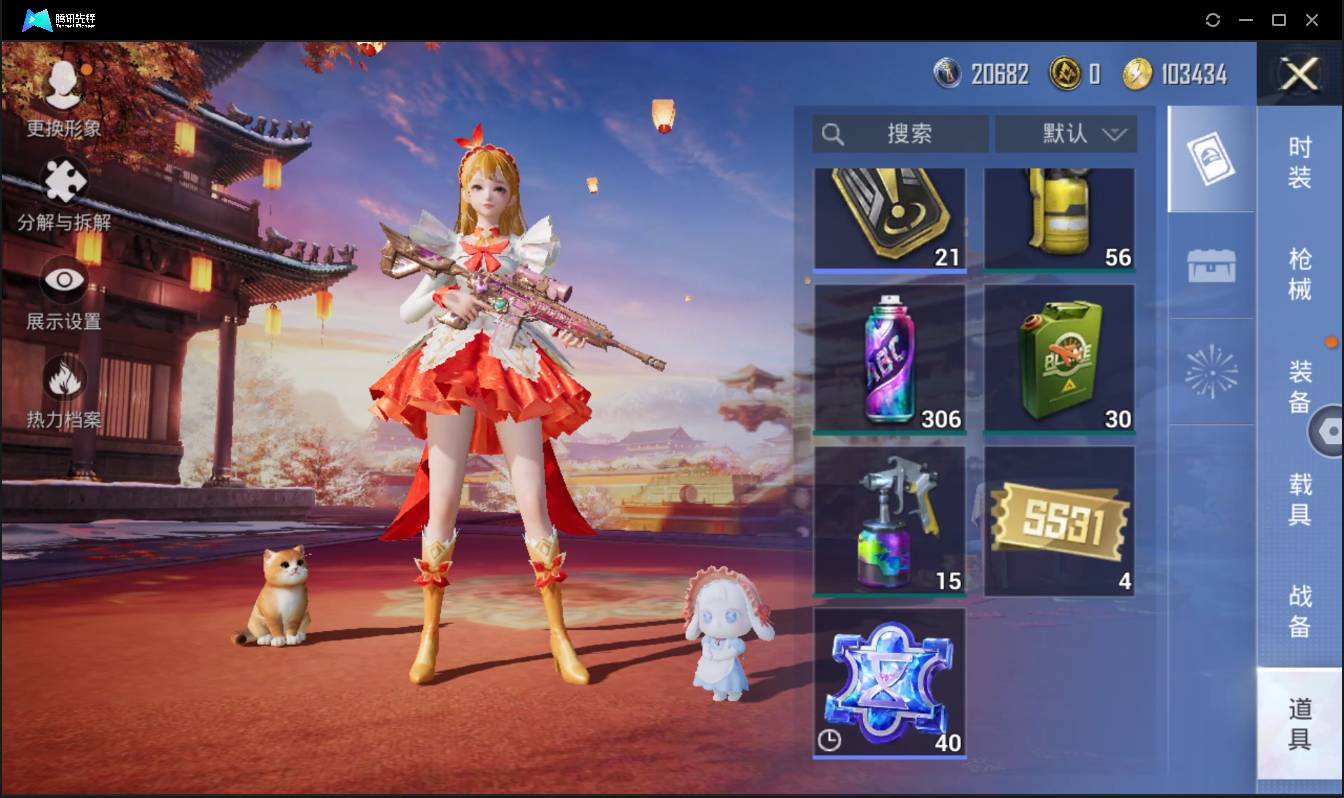Switch to the 时装 outfits tab
Viewport: 1344px width, 798px height.
pos(1299,162)
